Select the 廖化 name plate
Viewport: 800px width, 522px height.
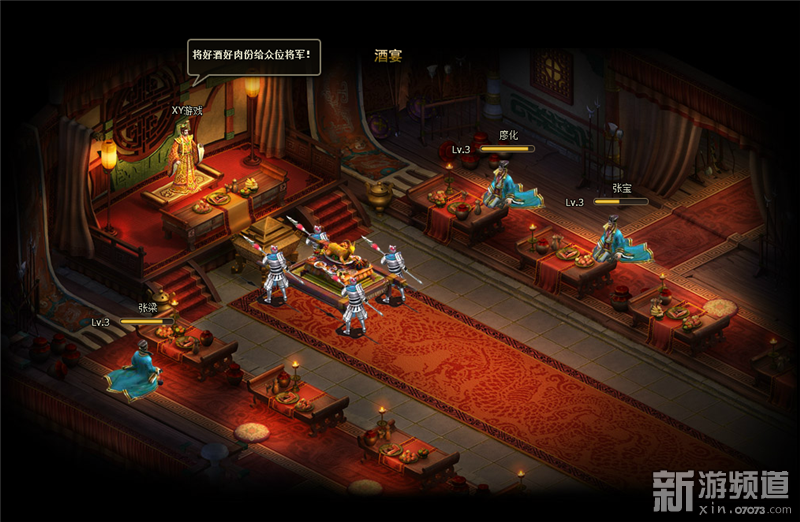[509, 135]
